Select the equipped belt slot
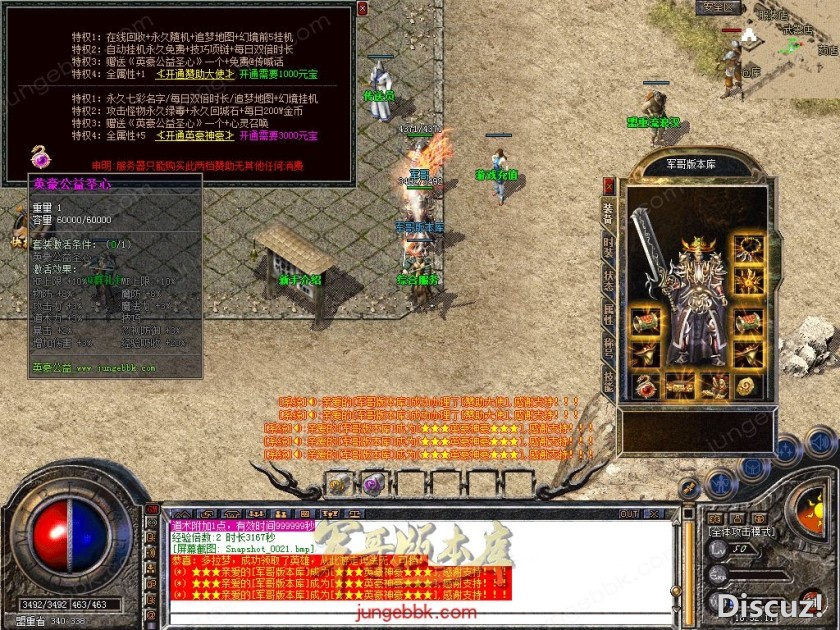 click(x=679, y=384)
